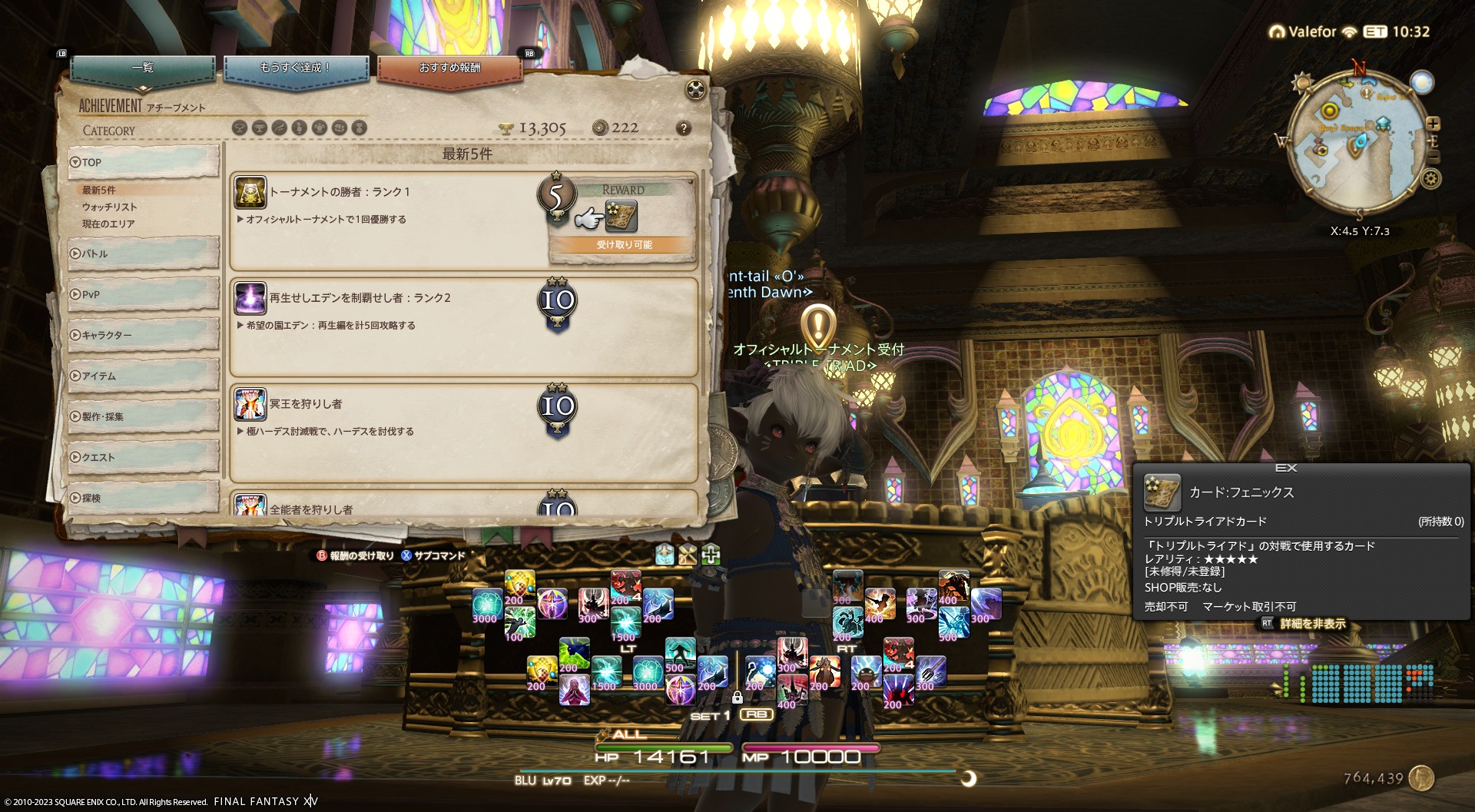
Task: Choose the 最新5件 list entry
Action: coord(100,190)
